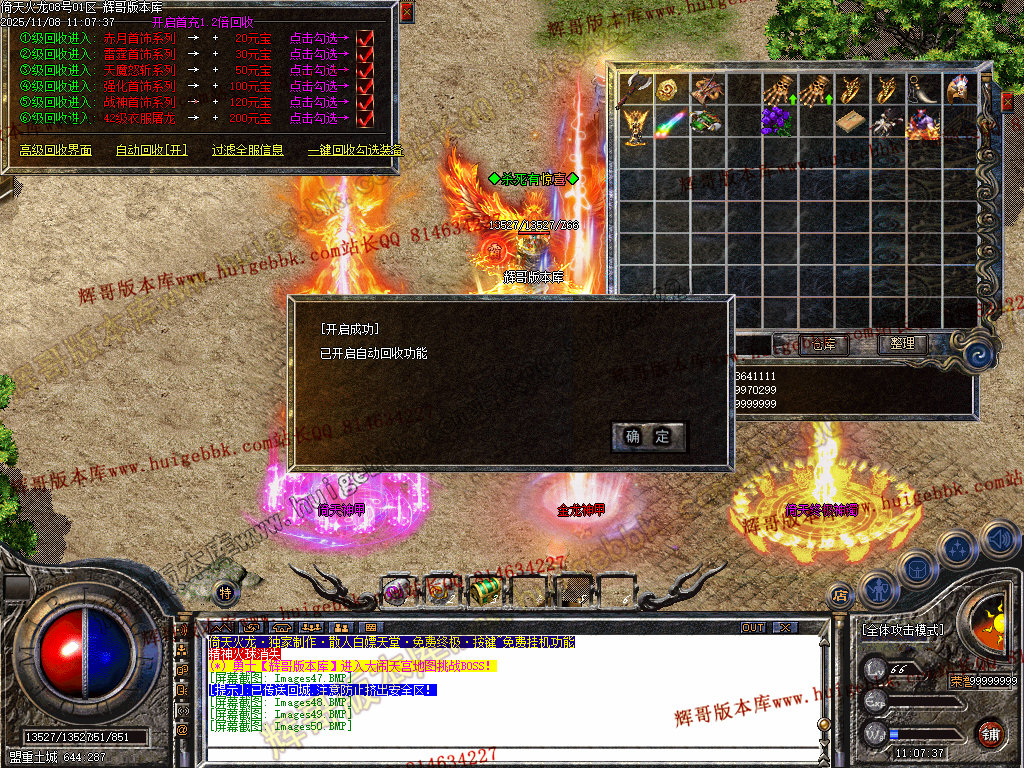Select the purple flower bouquet item
This screenshot has height=768, width=1024.
tap(775, 122)
